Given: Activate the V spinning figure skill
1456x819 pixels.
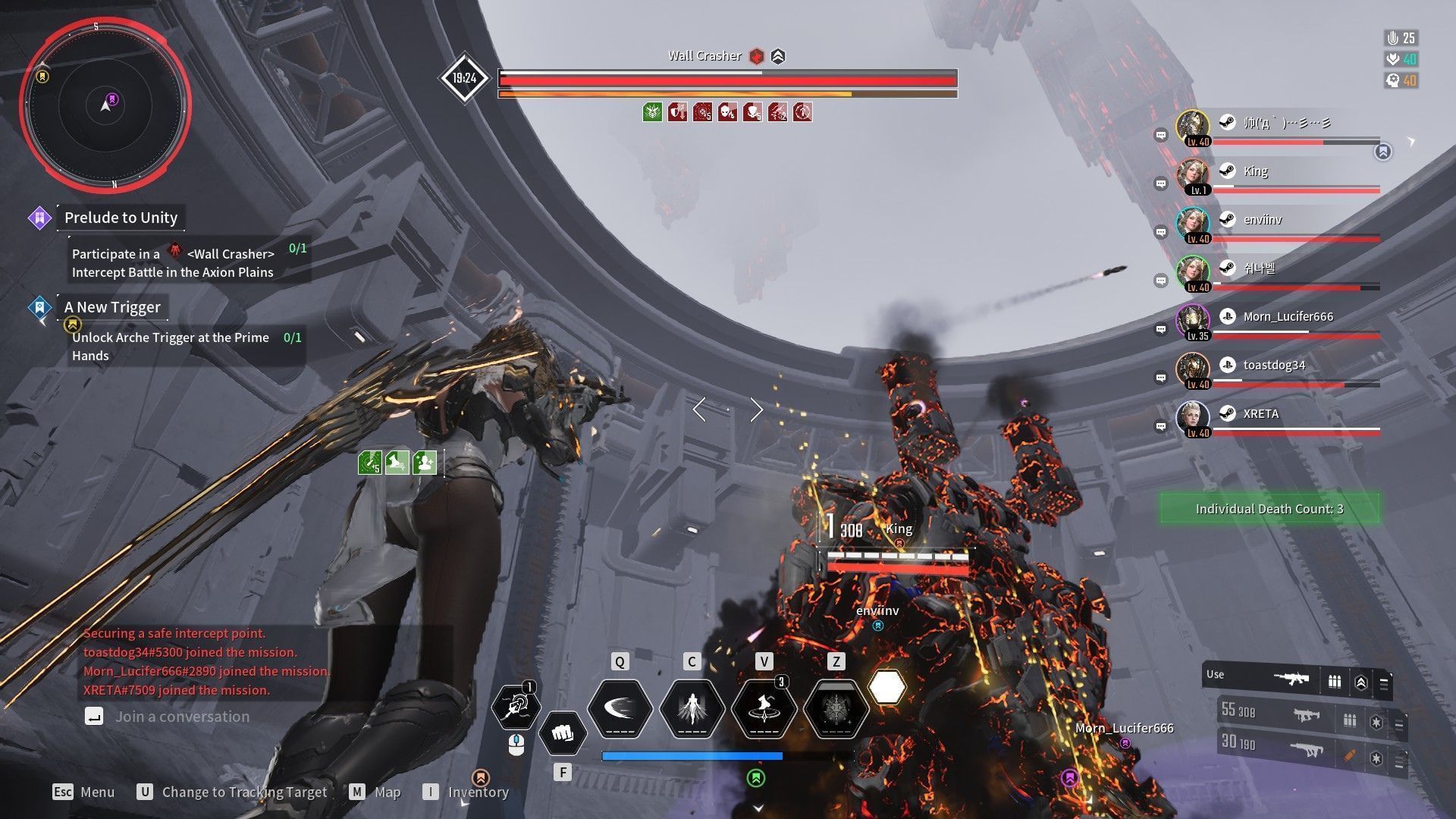Looking at the screenshot, I should [x=763, y=709].
